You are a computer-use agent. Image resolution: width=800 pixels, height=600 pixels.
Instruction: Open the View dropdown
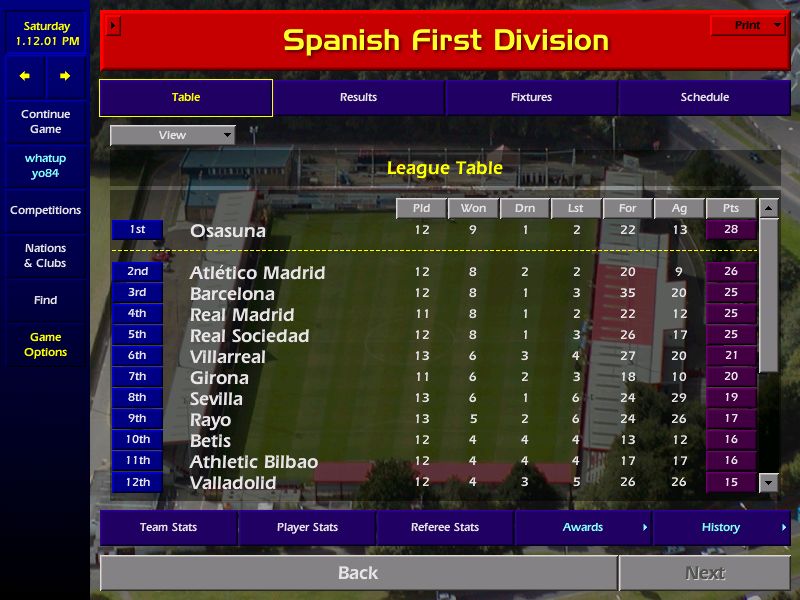pos(172,135)
